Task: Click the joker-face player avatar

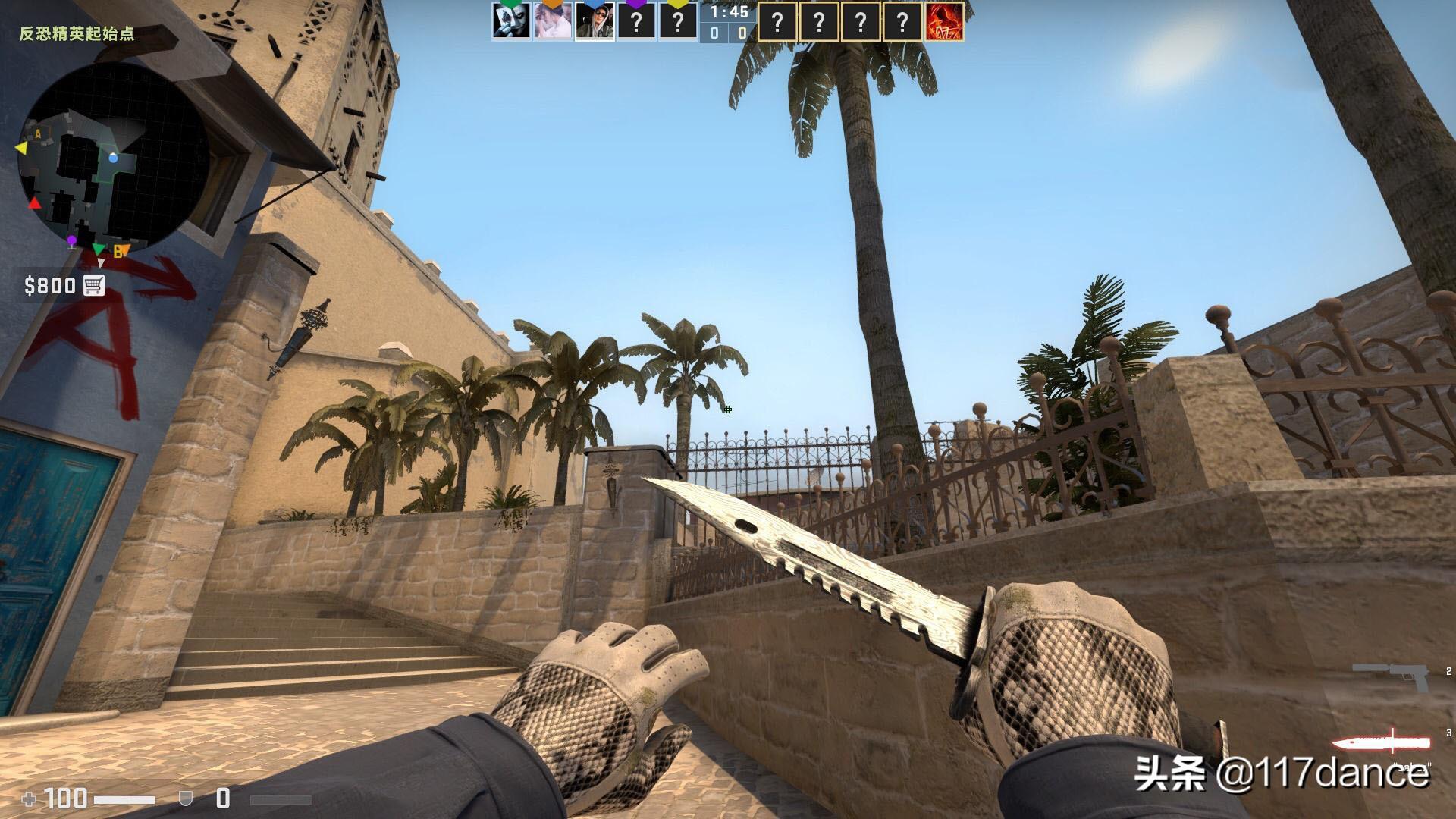Action: [510, 21]
